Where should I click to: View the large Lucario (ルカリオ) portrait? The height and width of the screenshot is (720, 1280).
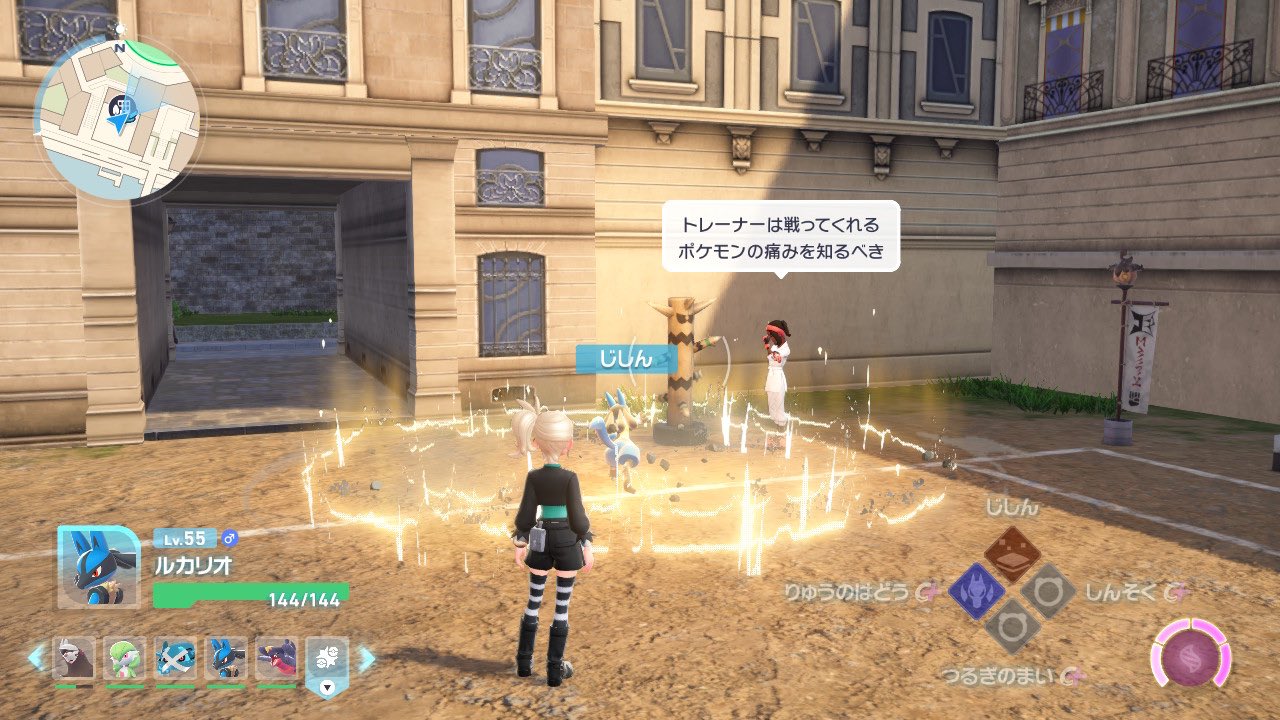pyautogui.click(x=98, y=567)
